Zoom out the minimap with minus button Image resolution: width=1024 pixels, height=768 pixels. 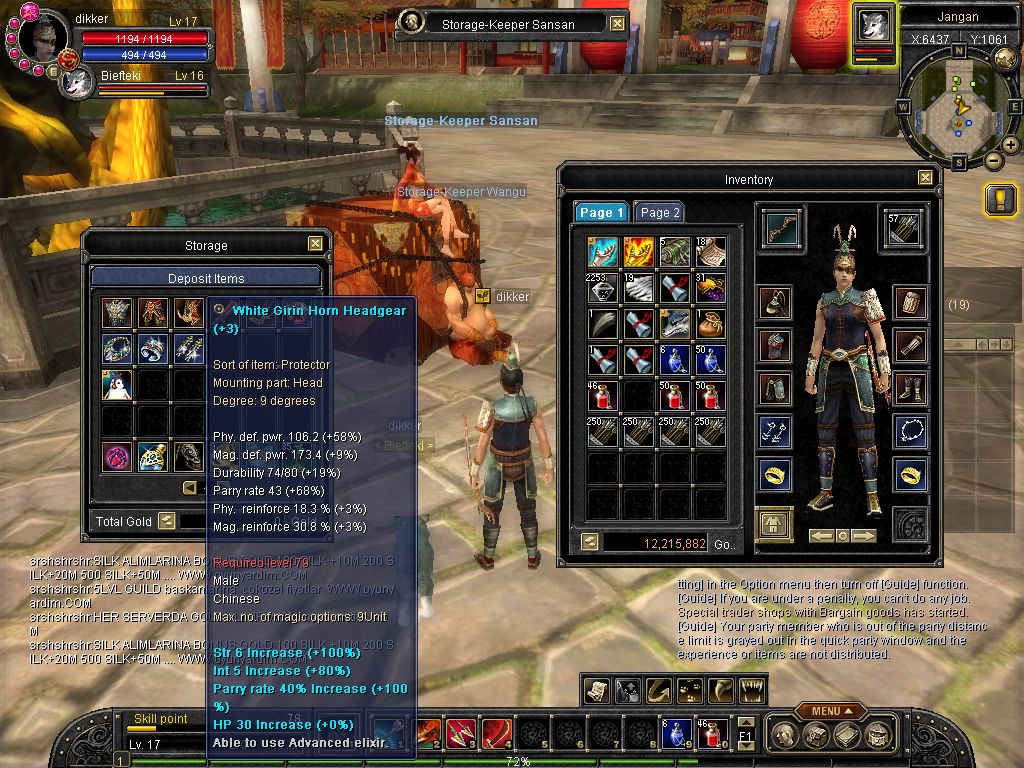993,160
